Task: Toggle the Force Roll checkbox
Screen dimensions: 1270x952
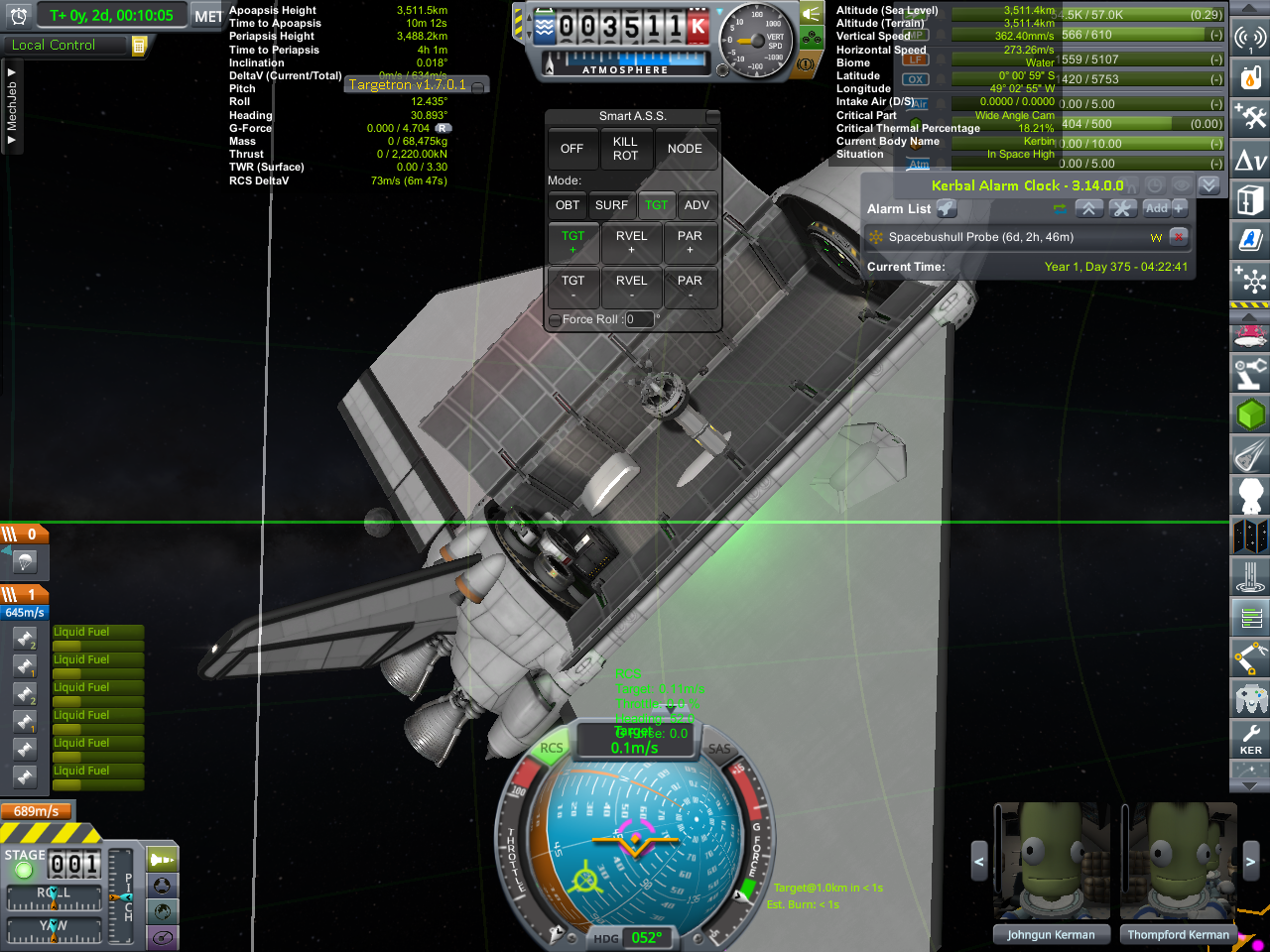Action: pos(555,319)
